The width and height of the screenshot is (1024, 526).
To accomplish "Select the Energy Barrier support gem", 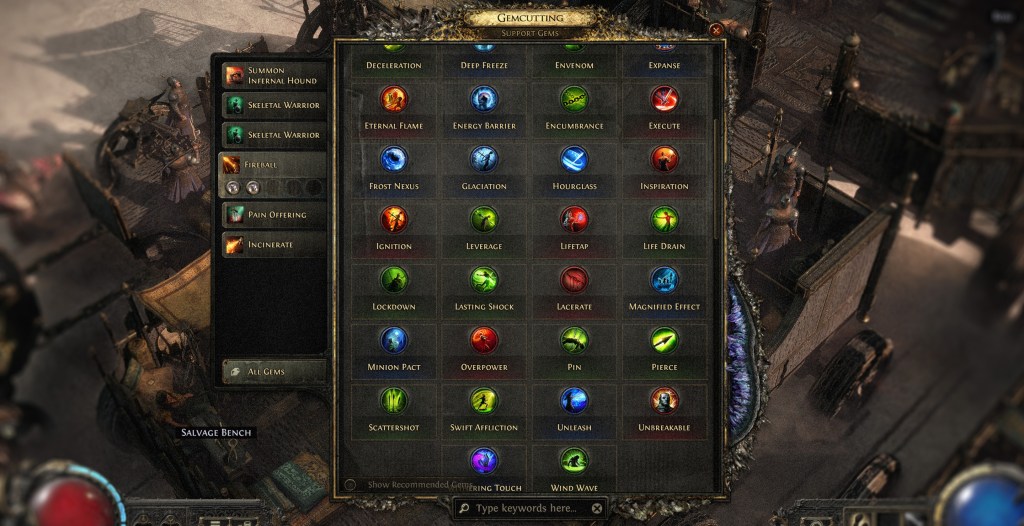I will pyautogui.click(x=484, y=99).
